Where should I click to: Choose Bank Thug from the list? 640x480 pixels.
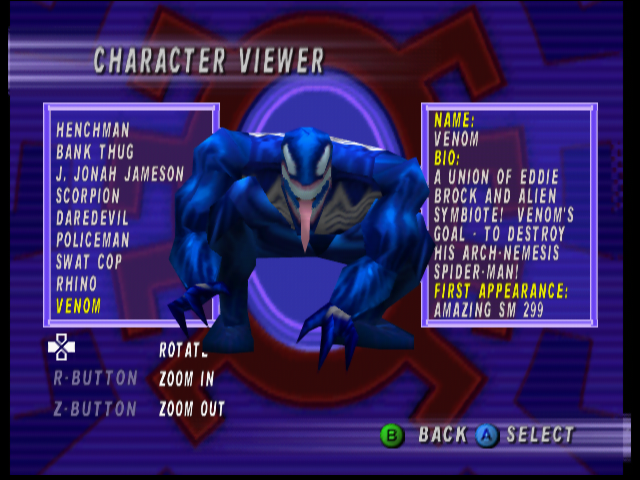93,152
